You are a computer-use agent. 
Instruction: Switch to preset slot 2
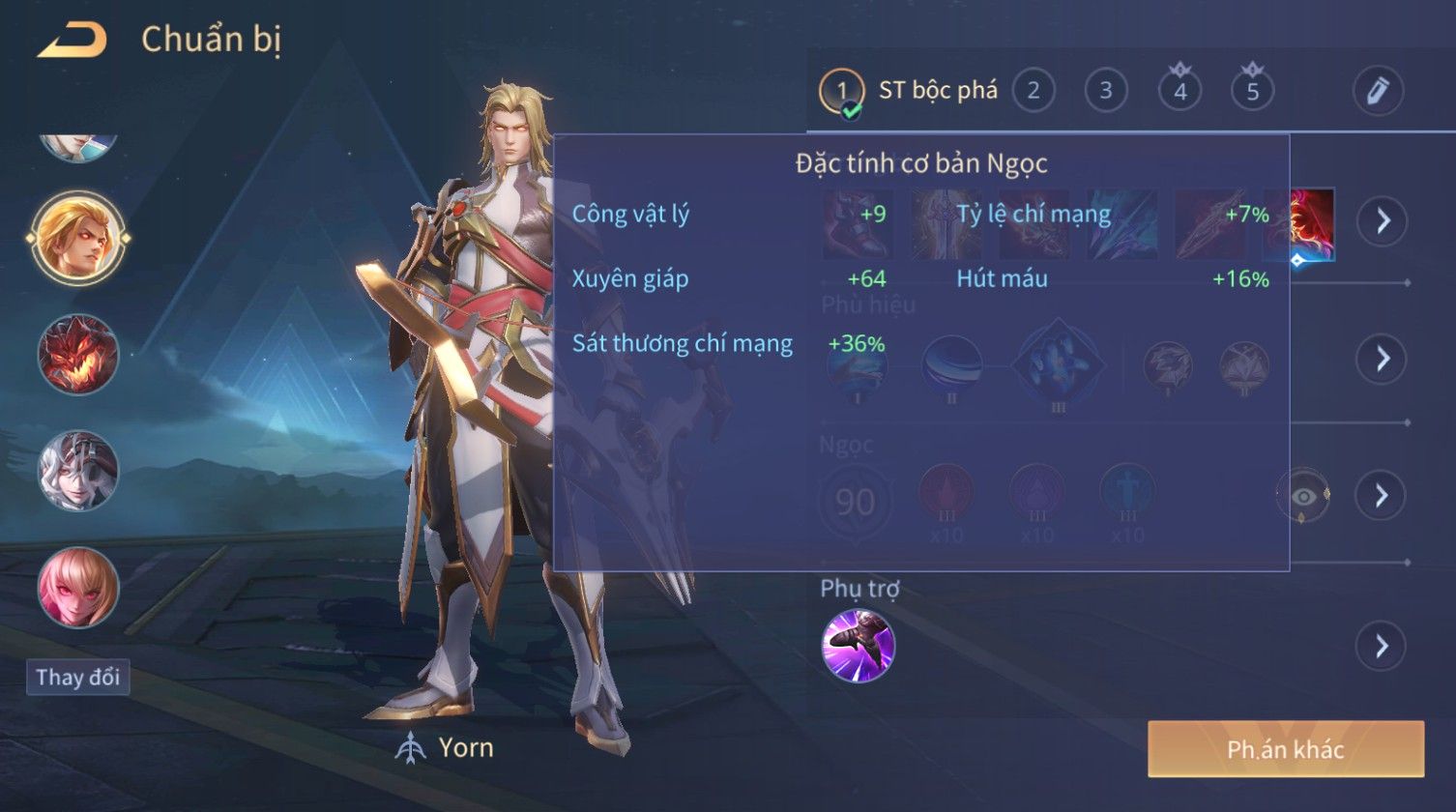click(x=1033, y=92)
